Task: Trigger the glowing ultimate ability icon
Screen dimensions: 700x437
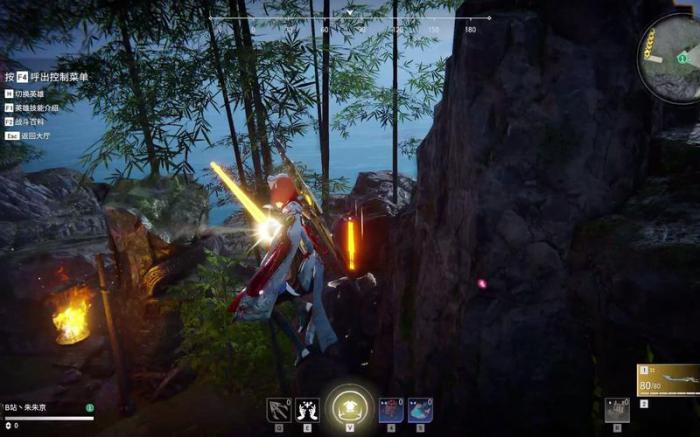Action: (x=349, y=406)
